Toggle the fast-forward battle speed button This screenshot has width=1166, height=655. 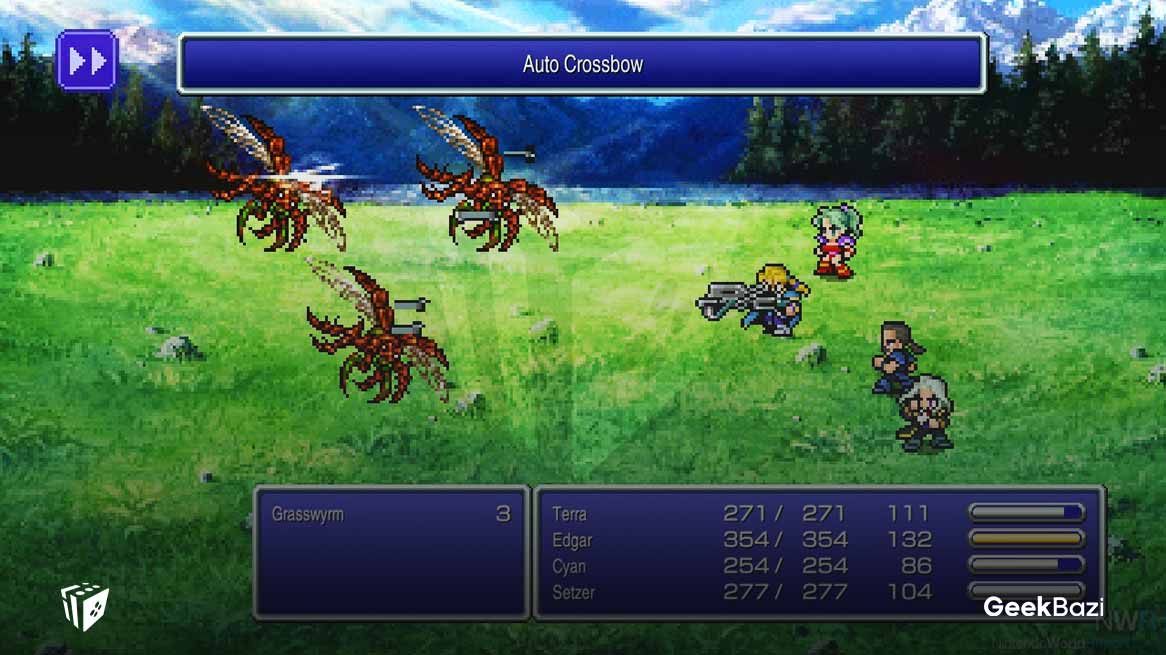[x=87, y=61]
